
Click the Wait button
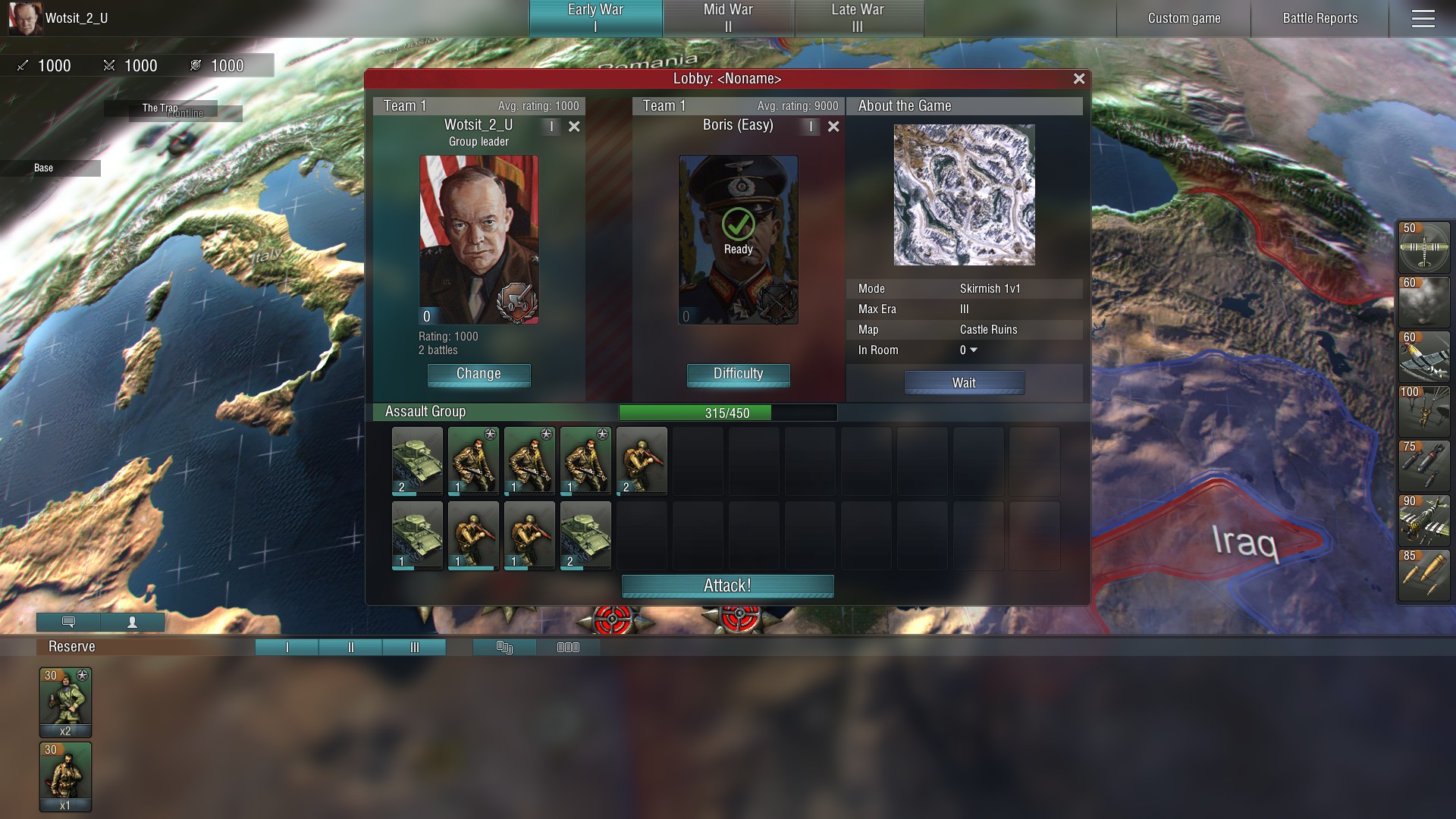point(964,383)
